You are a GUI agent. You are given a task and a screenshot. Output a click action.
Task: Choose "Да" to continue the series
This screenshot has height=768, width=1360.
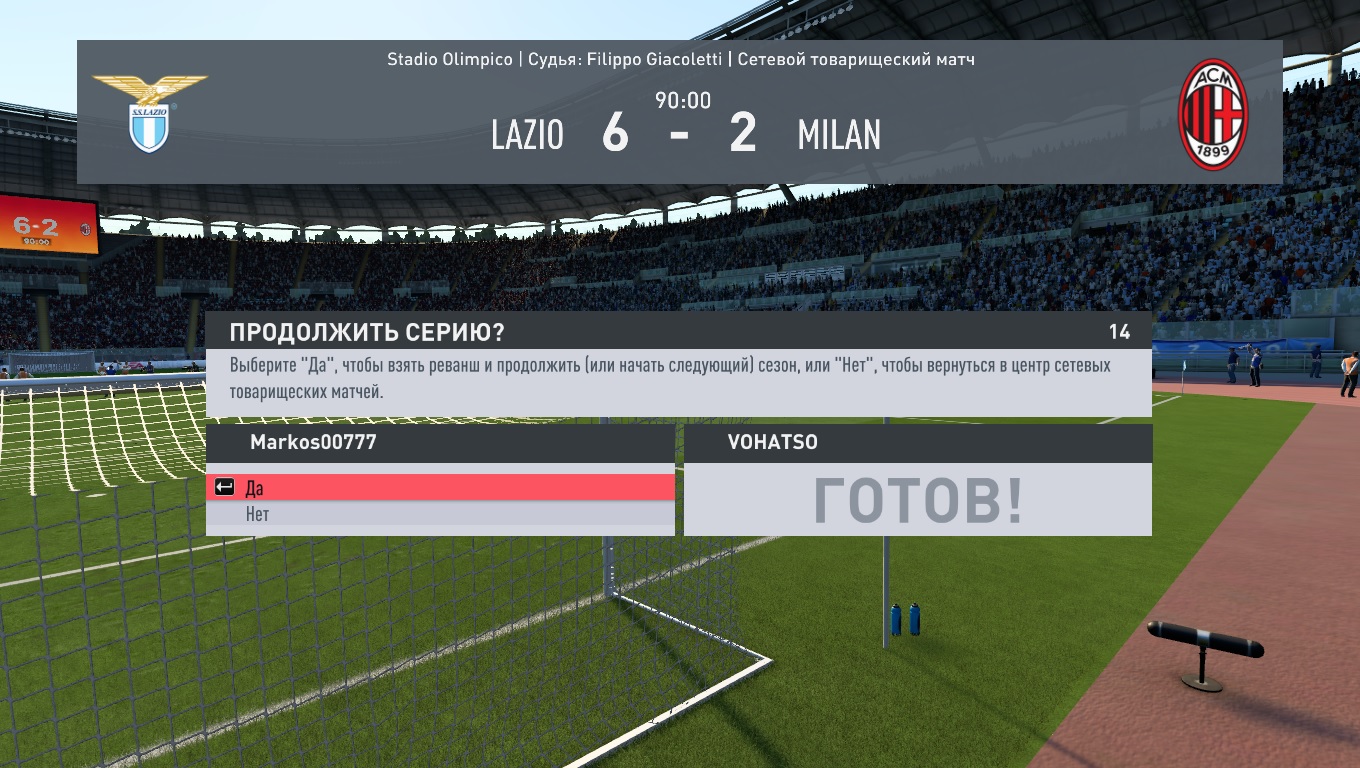pyautogui.click(x=440, y=488)
